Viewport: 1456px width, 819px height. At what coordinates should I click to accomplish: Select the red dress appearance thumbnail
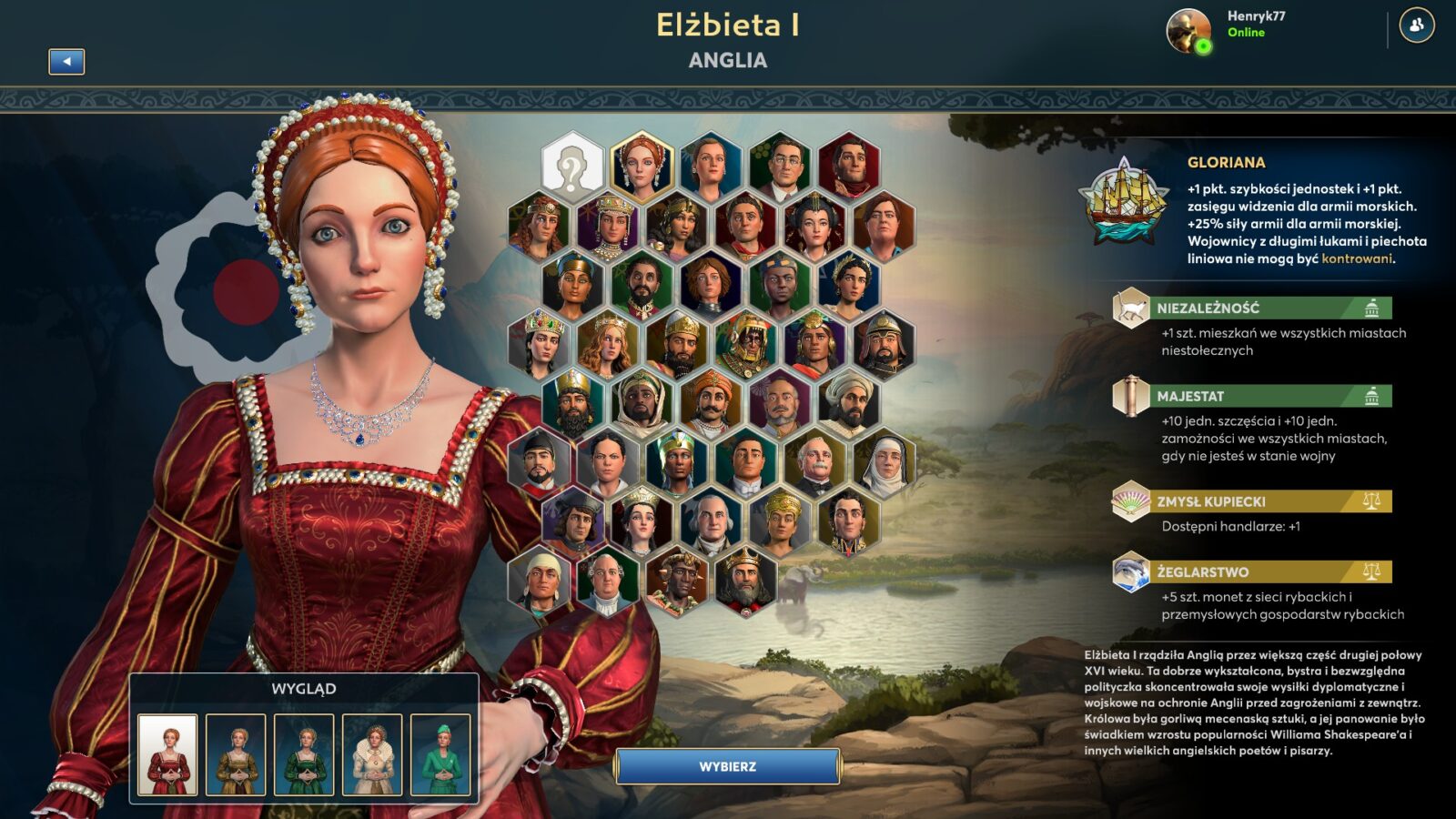click(x=167, y=754)
